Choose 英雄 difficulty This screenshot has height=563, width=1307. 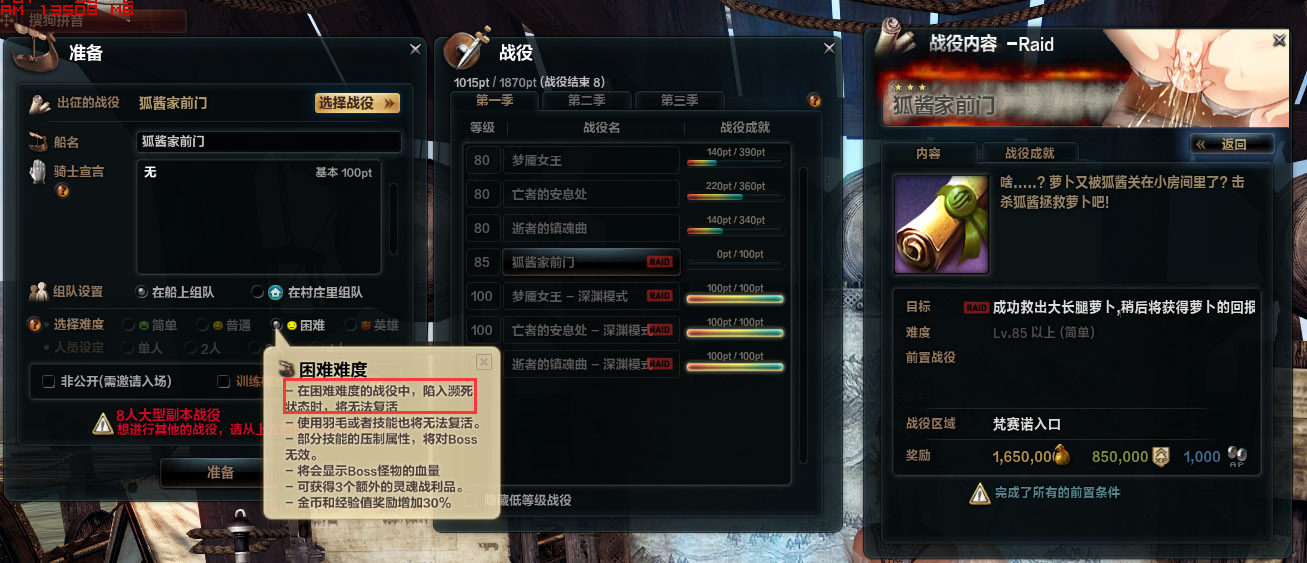(349, 325)
